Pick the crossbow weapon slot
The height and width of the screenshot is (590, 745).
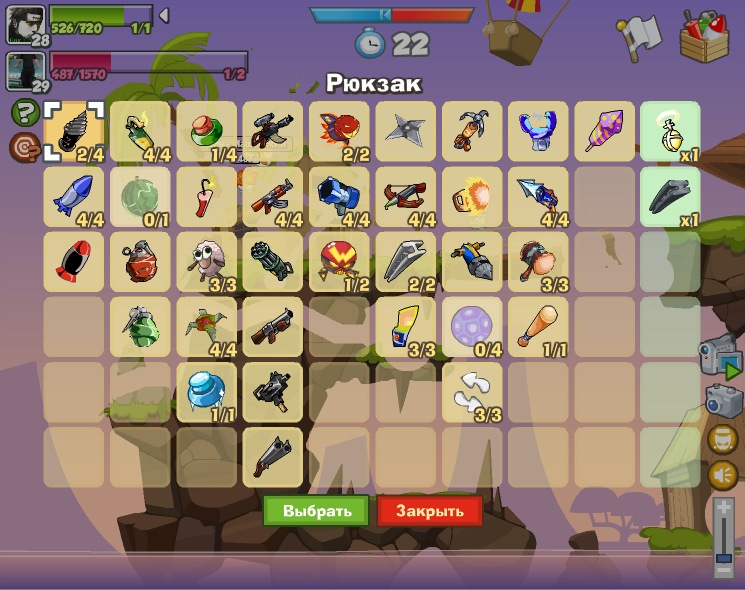[406, 195]
